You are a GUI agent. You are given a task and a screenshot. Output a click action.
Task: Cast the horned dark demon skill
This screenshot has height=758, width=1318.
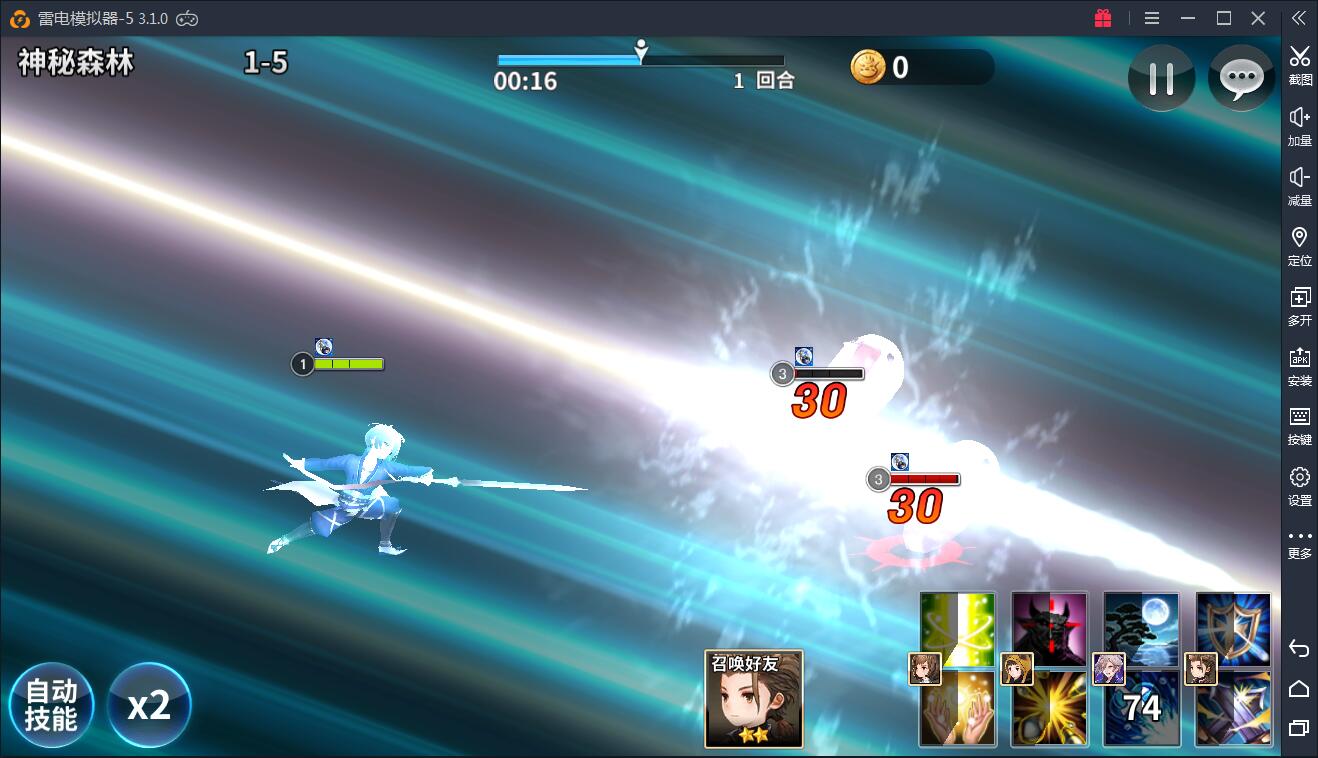pos(1049,628)
